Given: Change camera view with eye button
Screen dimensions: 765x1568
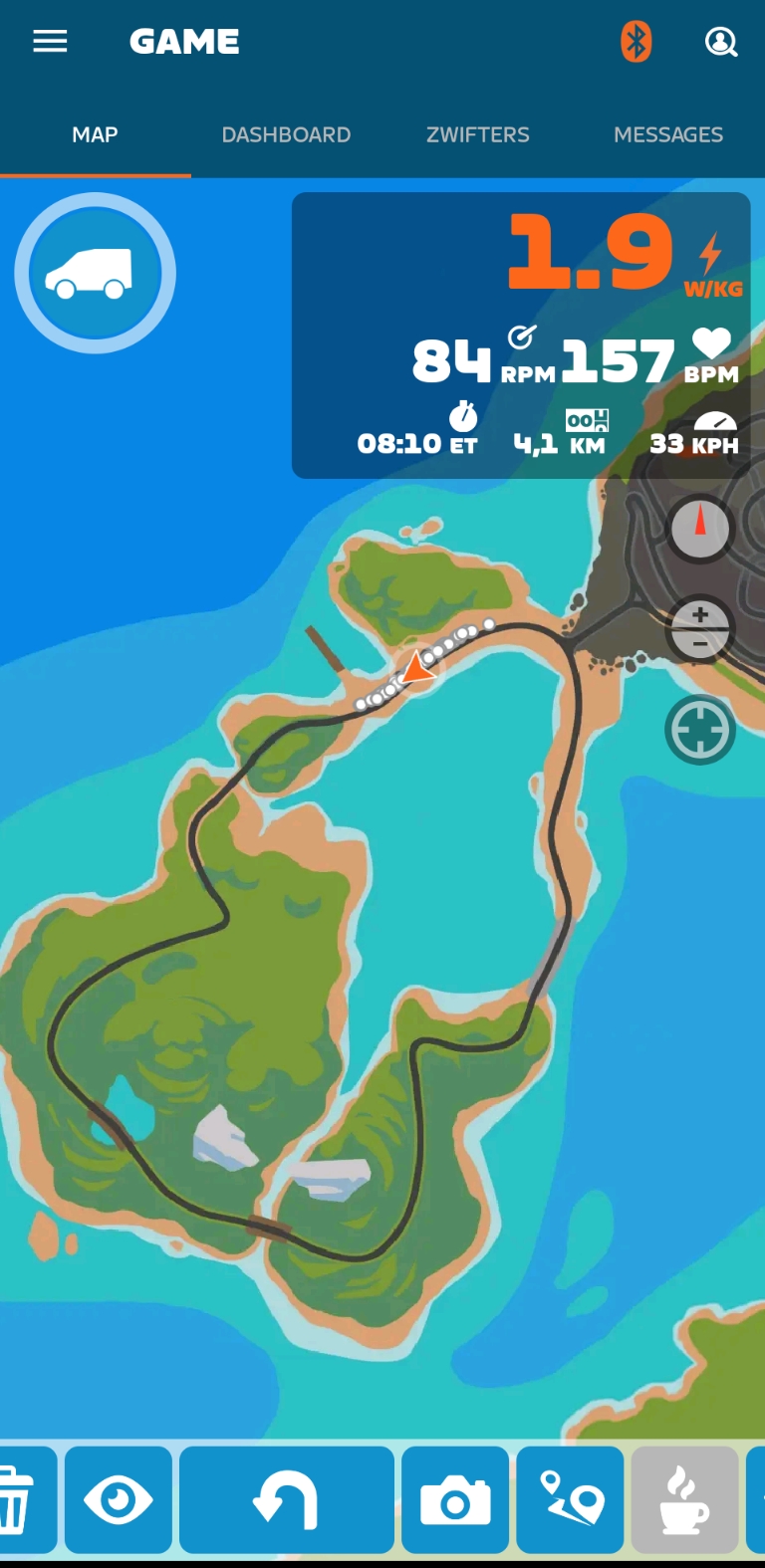Looking at the screenshot, I should click(x=119, y=1499).
